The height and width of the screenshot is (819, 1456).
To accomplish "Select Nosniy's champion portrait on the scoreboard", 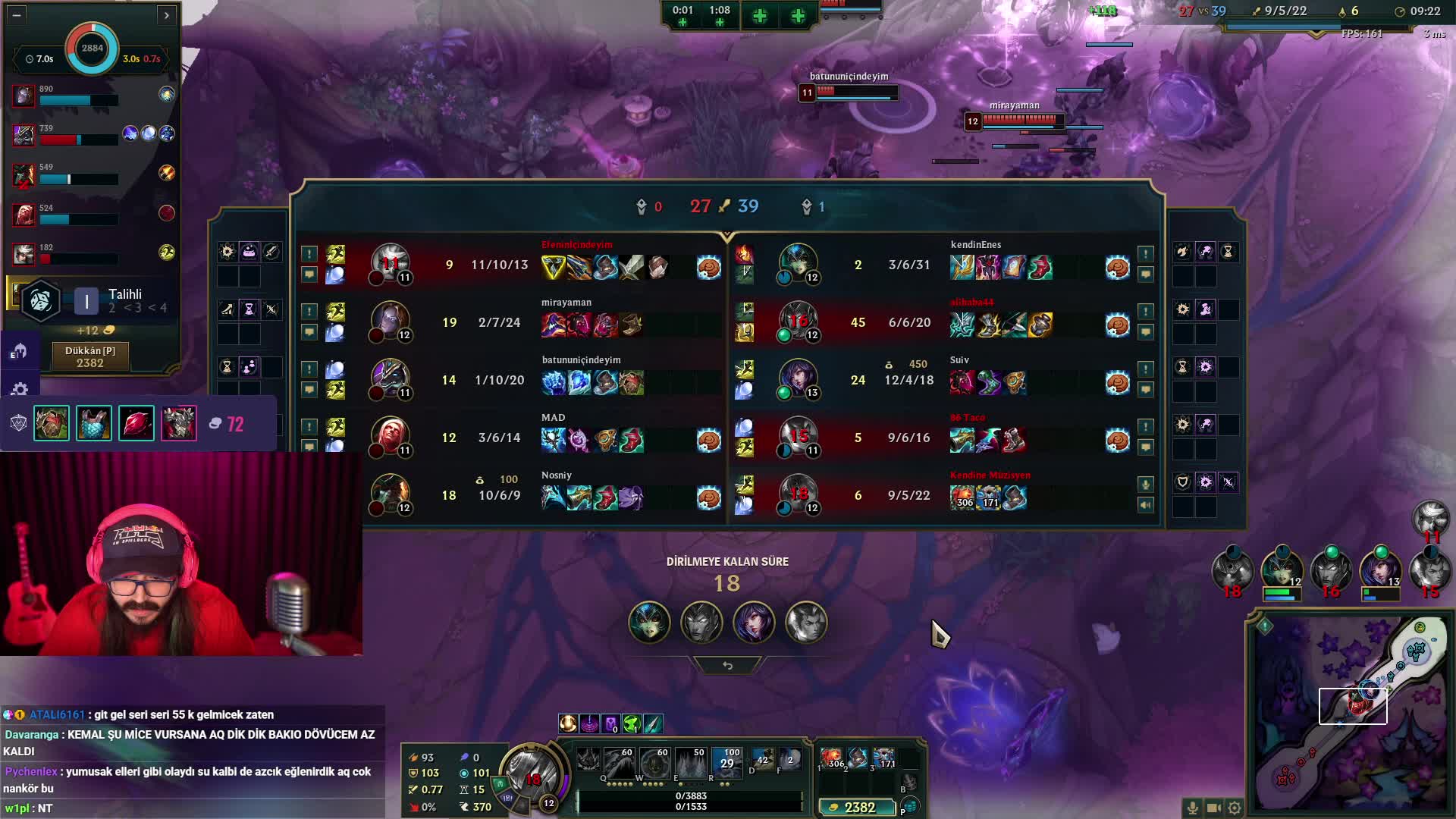I will pyautogui.click(x=391, y=494).
